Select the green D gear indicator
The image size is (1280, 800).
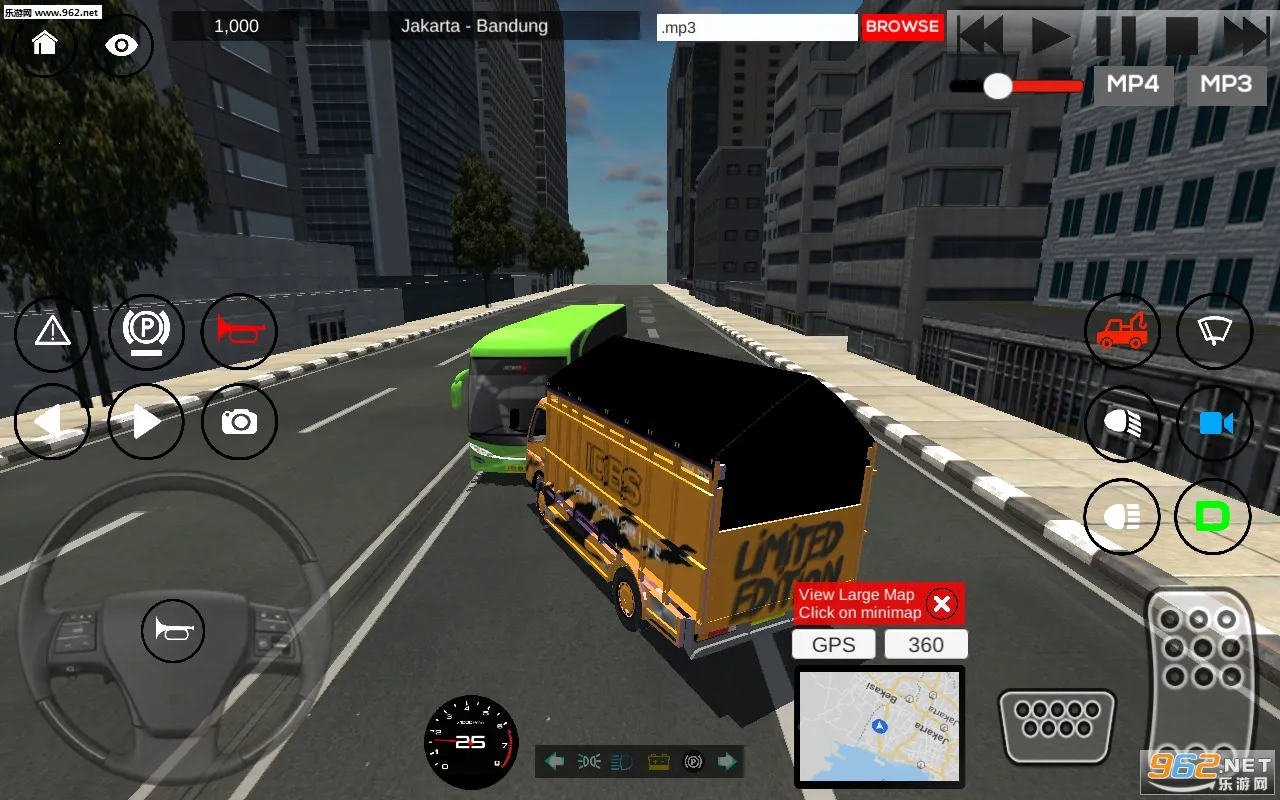tap(1213, 517)
